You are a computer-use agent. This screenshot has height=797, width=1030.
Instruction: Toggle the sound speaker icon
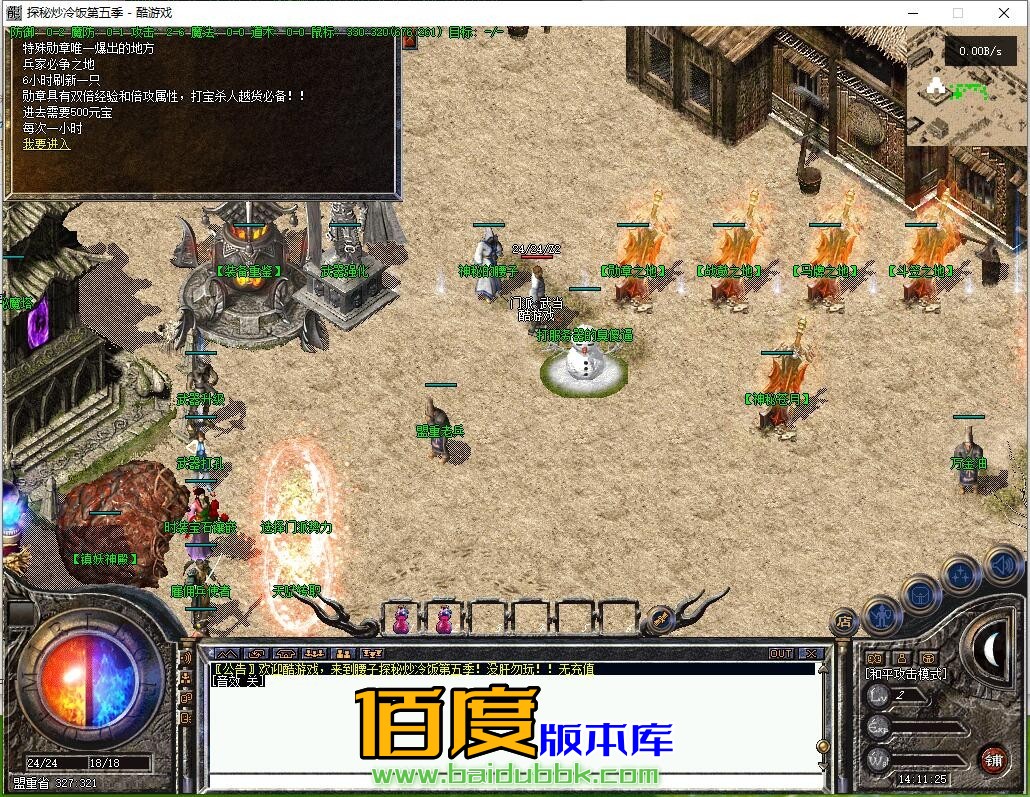click(1001, 567)
